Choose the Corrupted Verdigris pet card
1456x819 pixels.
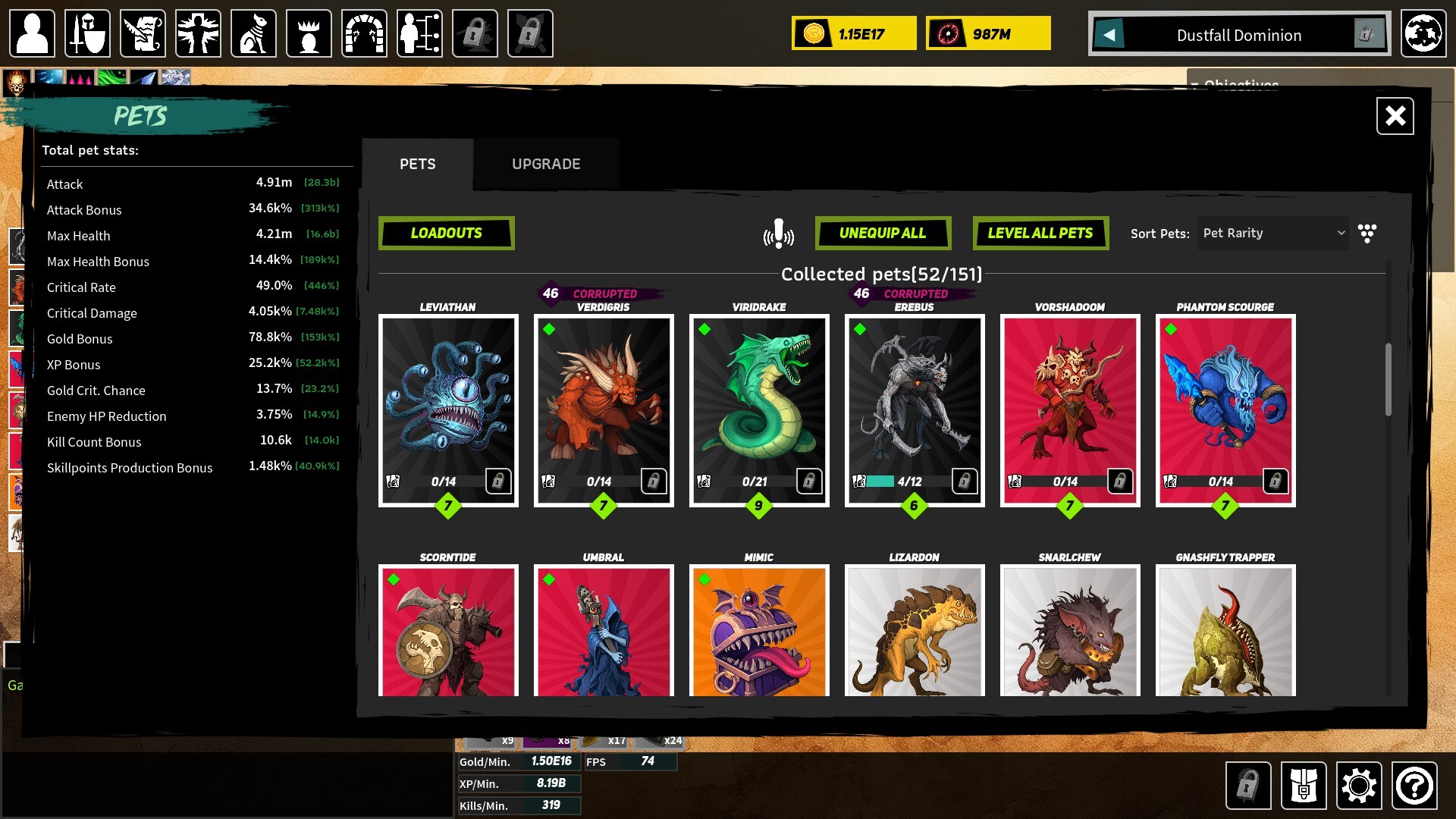coord(604,402)
